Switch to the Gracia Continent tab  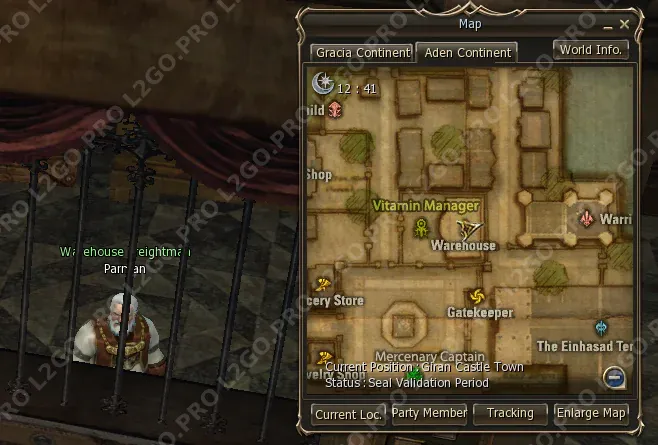tap(361, 53)
